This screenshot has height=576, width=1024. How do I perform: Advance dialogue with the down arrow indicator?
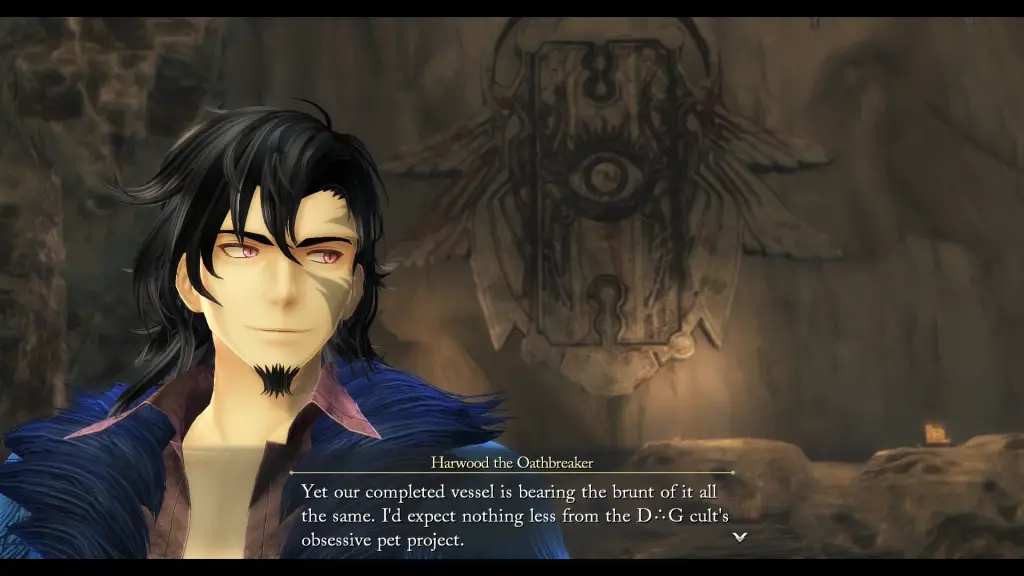740,537
